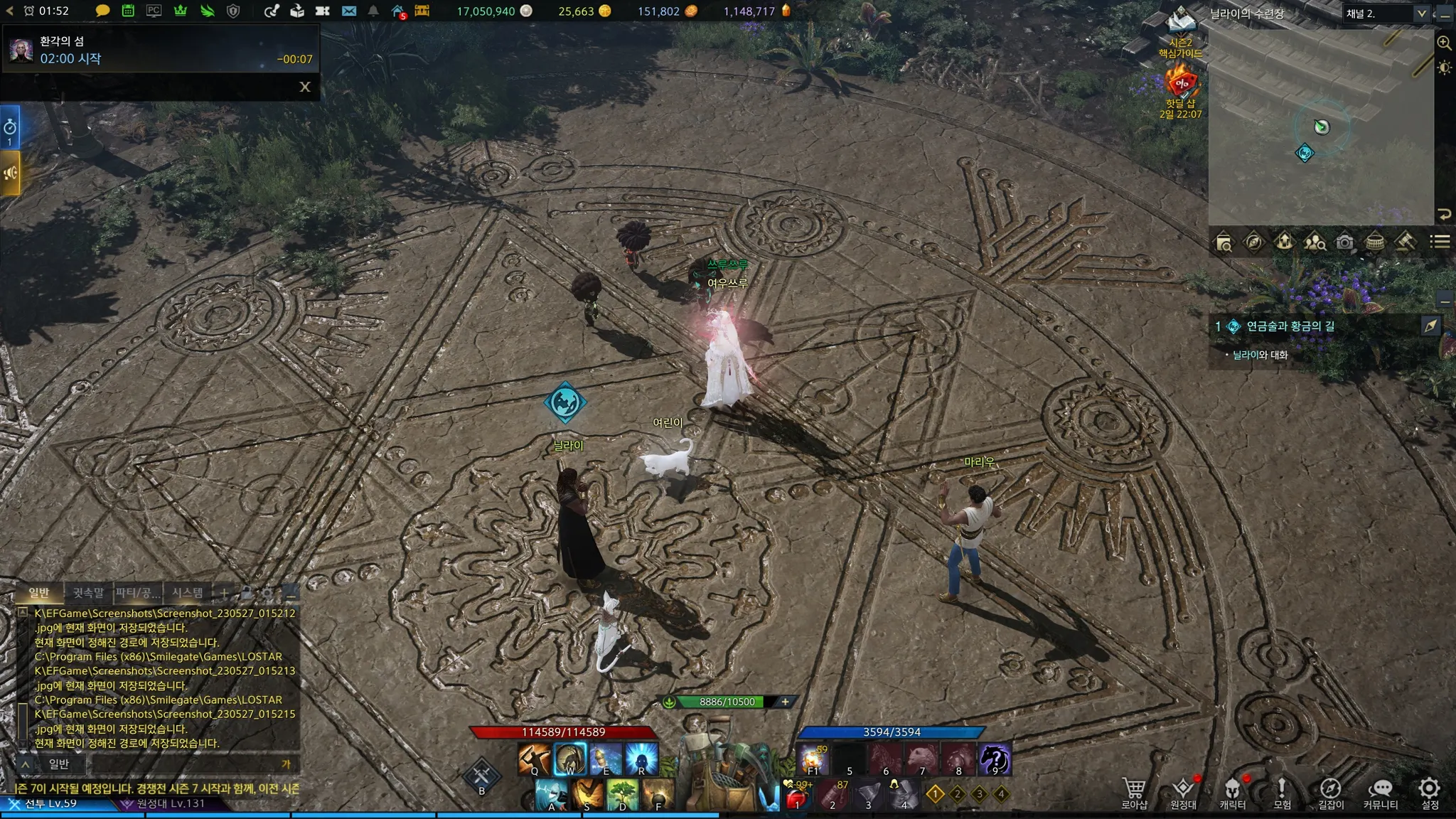1456x819 pixels.
Task: Click the minimap
Action: click(x=1321, y=128)
